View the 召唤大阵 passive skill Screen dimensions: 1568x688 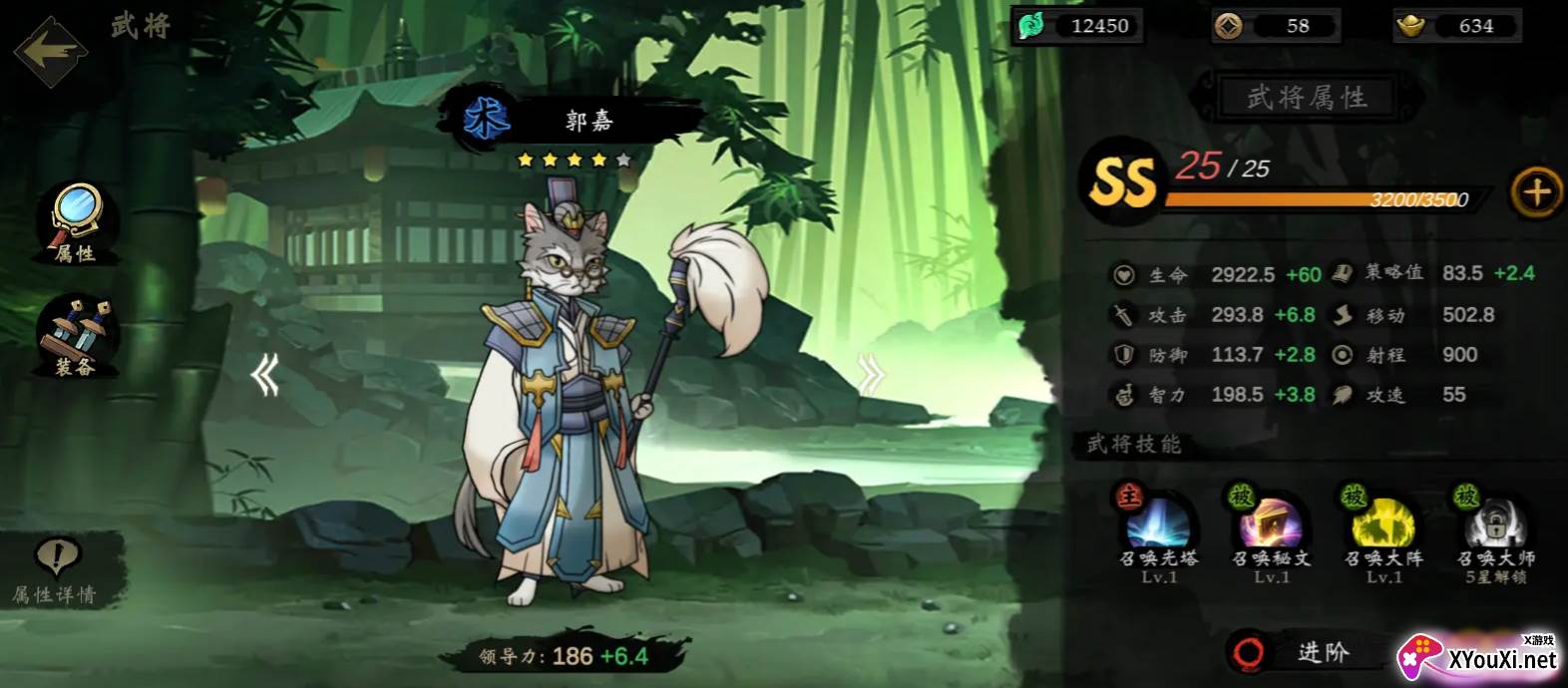(1382, 520)
